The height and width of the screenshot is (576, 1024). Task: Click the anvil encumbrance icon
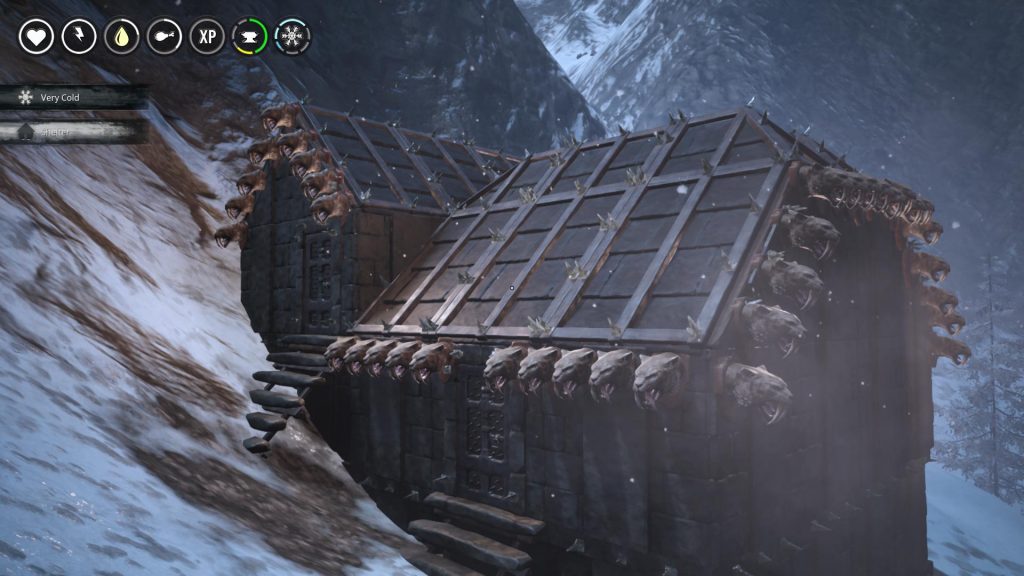(x=250, y=37)
